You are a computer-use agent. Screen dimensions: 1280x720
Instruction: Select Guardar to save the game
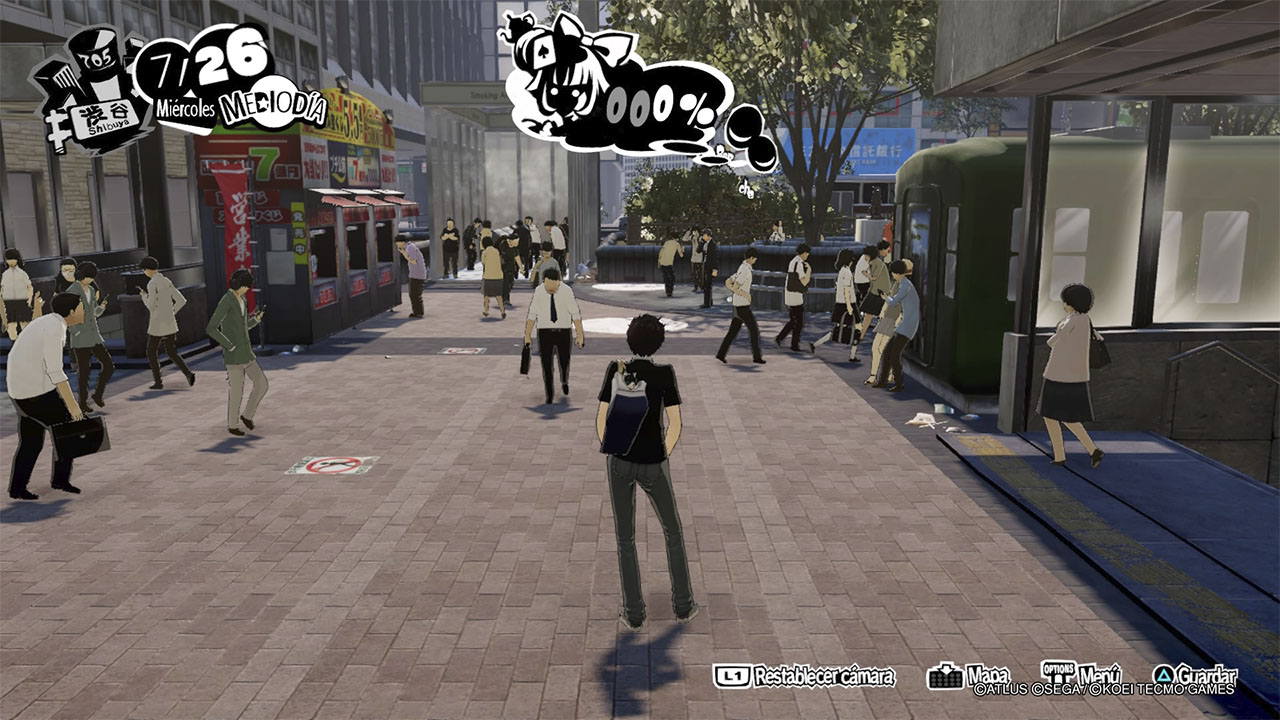[1195, 676]
